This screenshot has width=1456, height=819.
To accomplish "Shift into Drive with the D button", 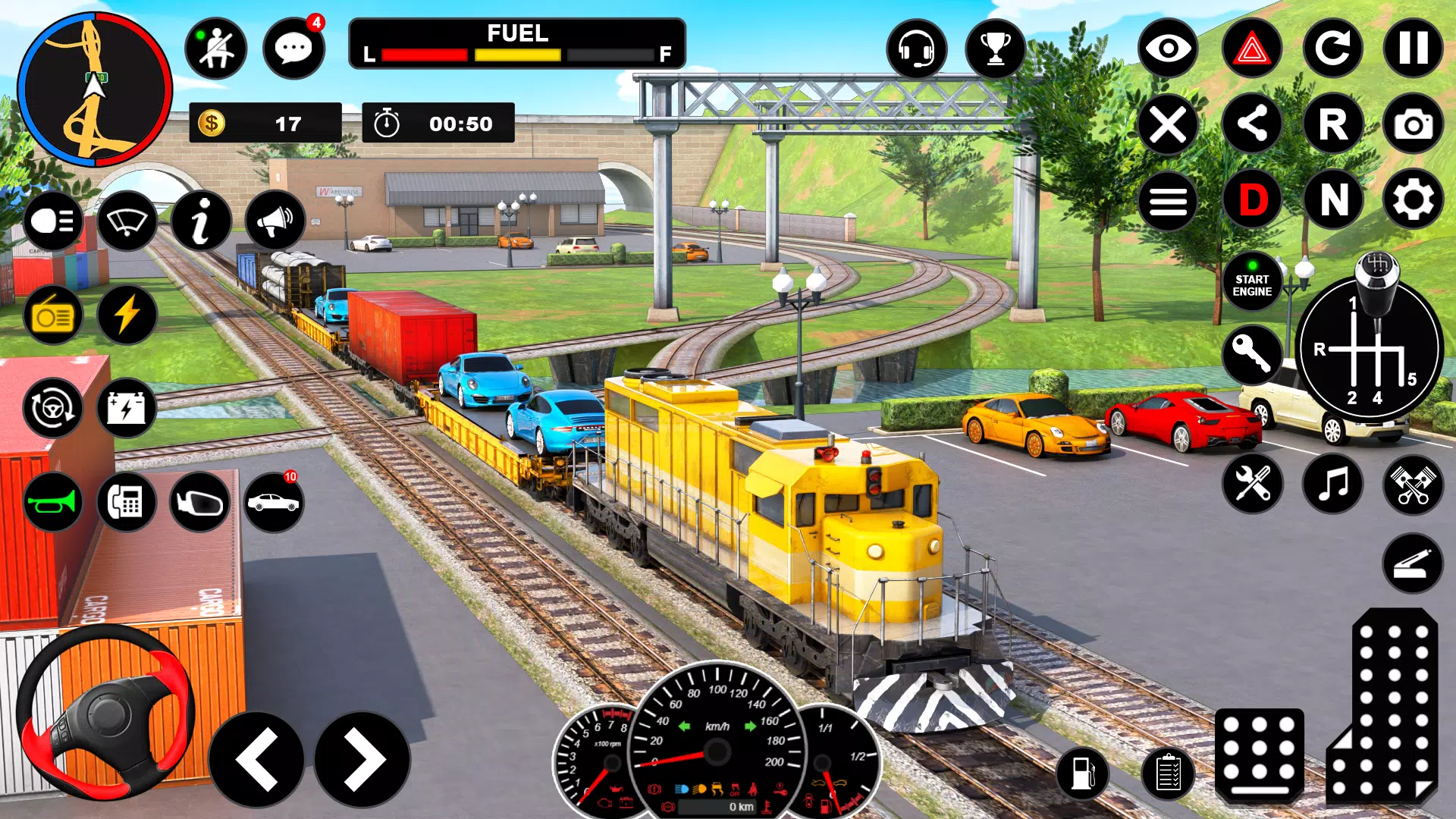I will pos(1252,200).
